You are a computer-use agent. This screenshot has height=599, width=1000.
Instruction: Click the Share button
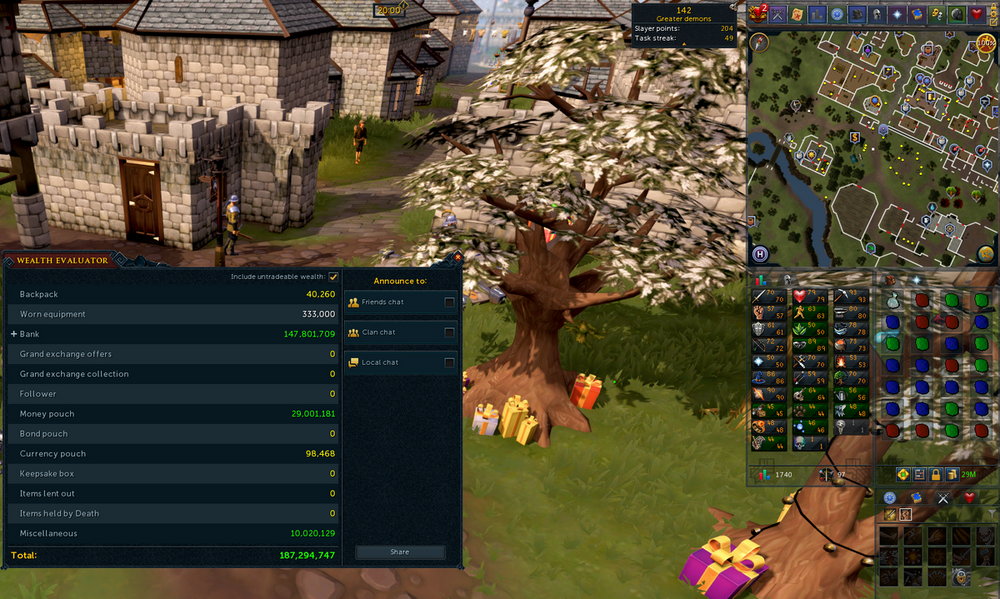(400, 552)
